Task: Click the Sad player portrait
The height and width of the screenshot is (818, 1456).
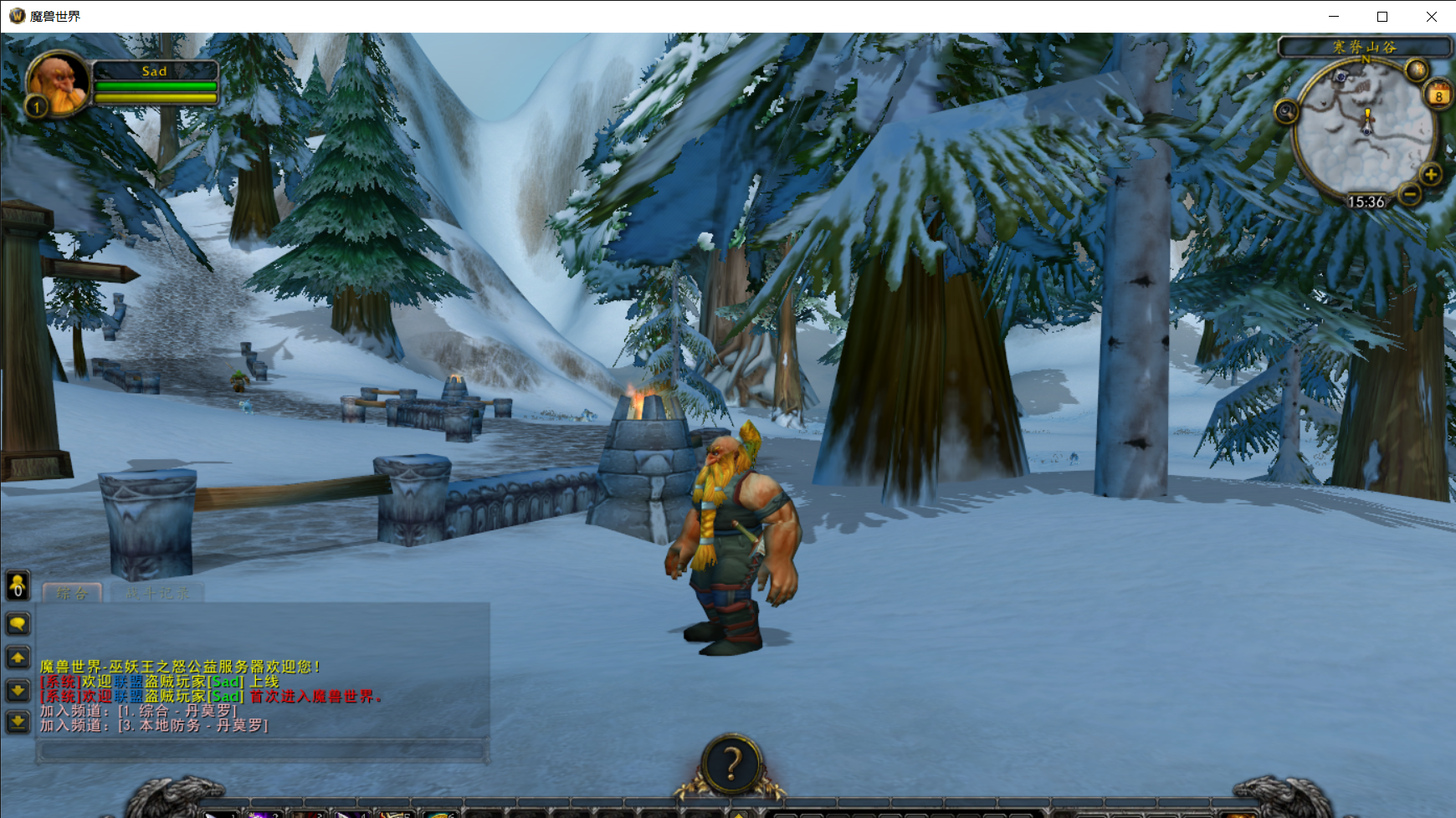Action: pos(58,82)
